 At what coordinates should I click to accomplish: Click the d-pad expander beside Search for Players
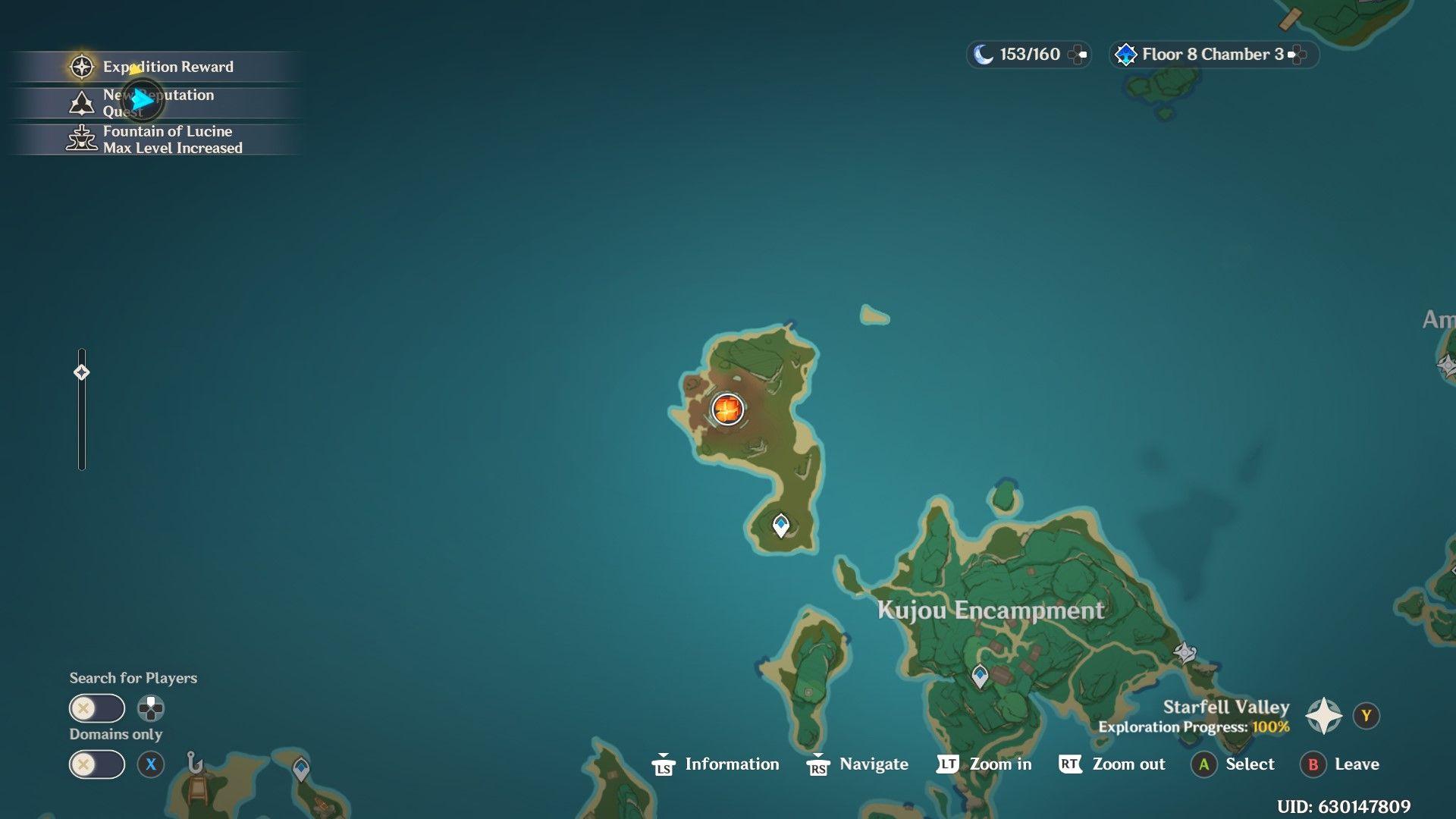(152, 709)
